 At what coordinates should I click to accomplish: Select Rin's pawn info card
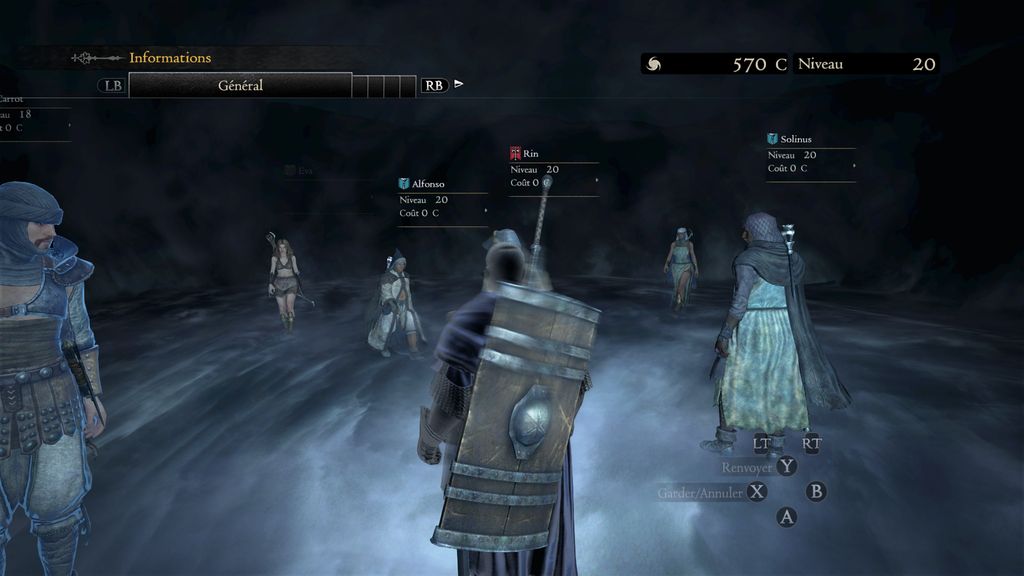coord(553,169)
